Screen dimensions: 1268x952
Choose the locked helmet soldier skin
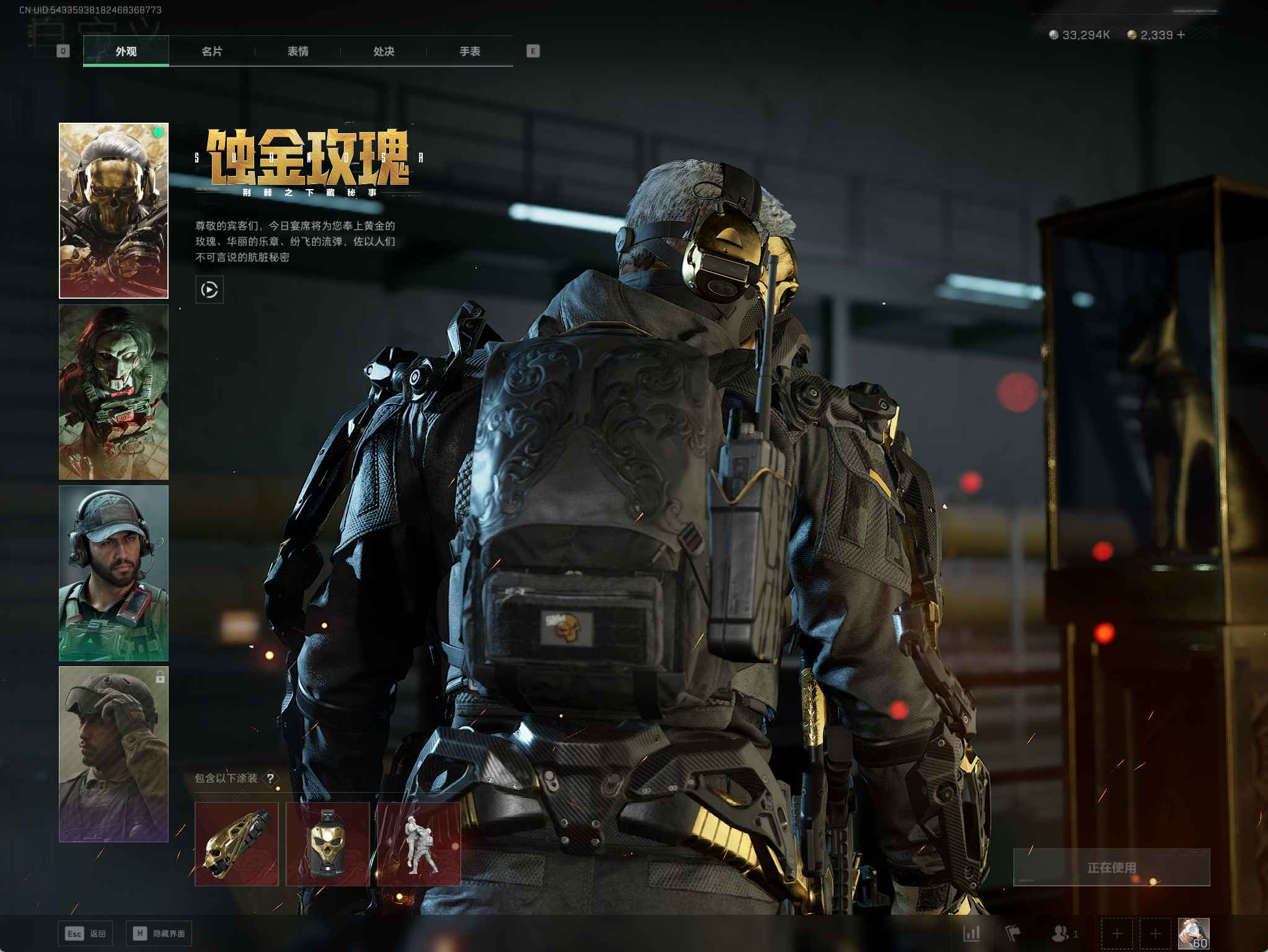[x=113, y=754]
